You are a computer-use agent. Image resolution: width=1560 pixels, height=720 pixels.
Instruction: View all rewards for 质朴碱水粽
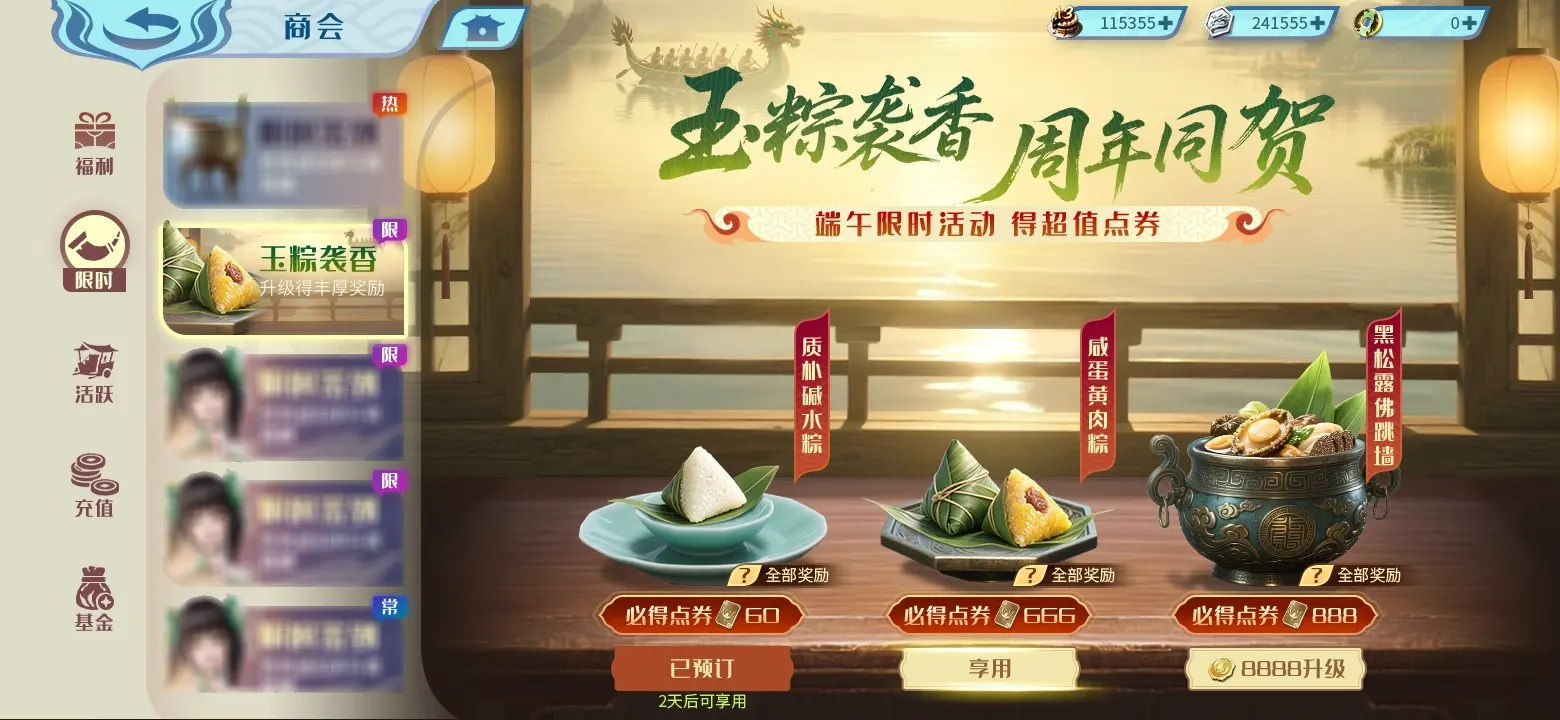784,575
